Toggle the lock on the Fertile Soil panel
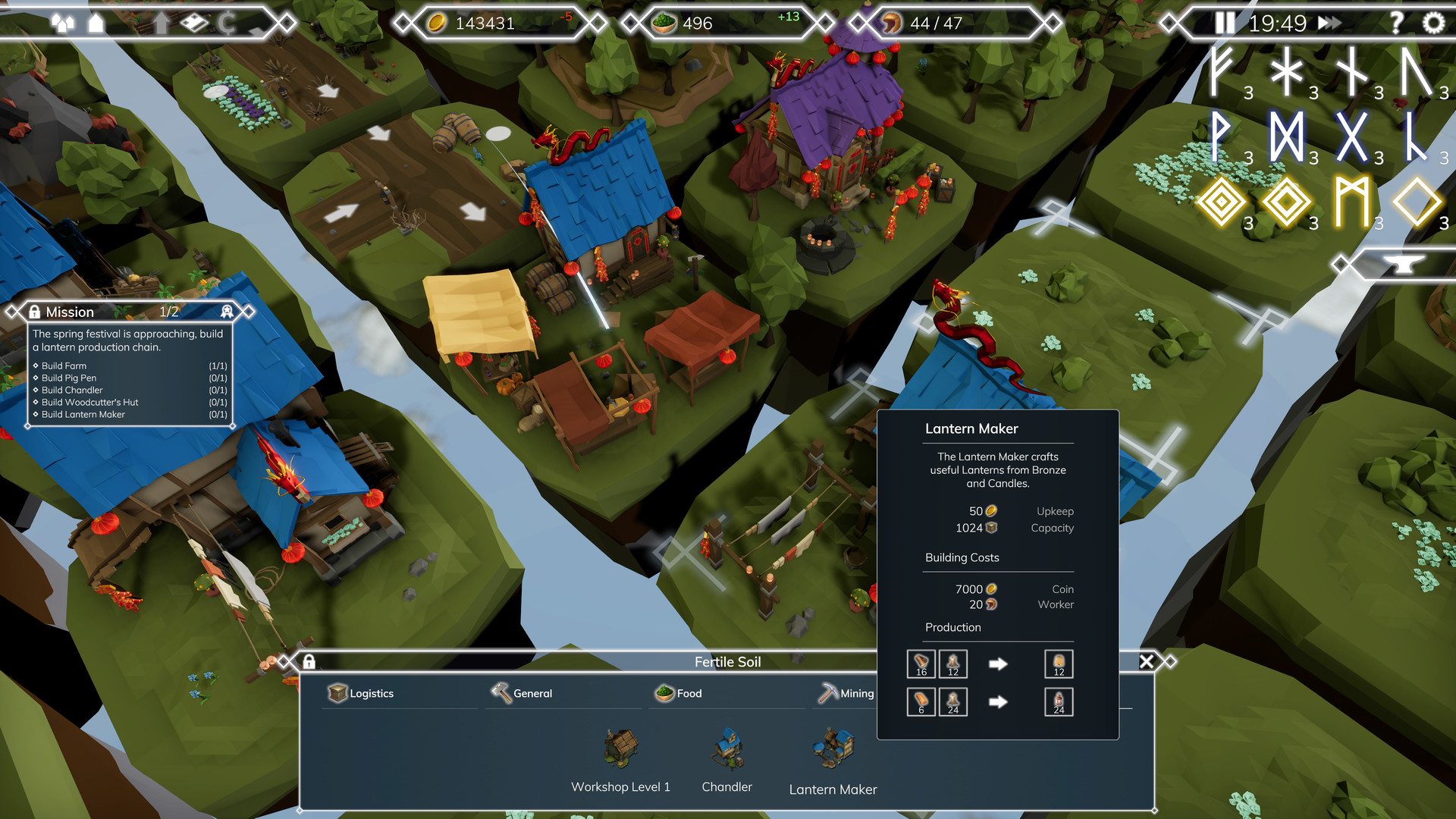This screenshot has width=1456, height=819. click(311, 661)
